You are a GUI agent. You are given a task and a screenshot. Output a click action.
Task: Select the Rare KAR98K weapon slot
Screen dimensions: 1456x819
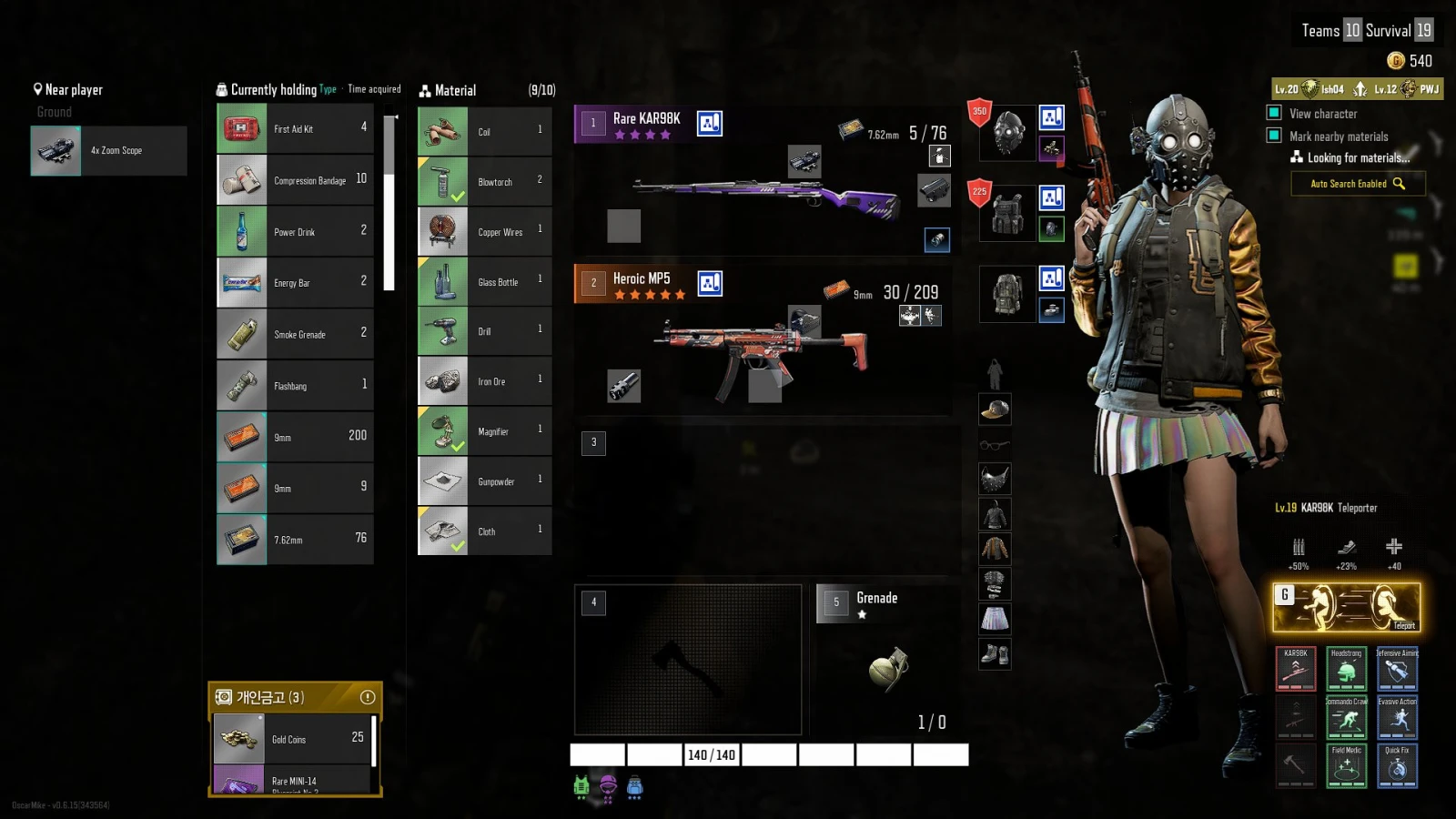763,177
